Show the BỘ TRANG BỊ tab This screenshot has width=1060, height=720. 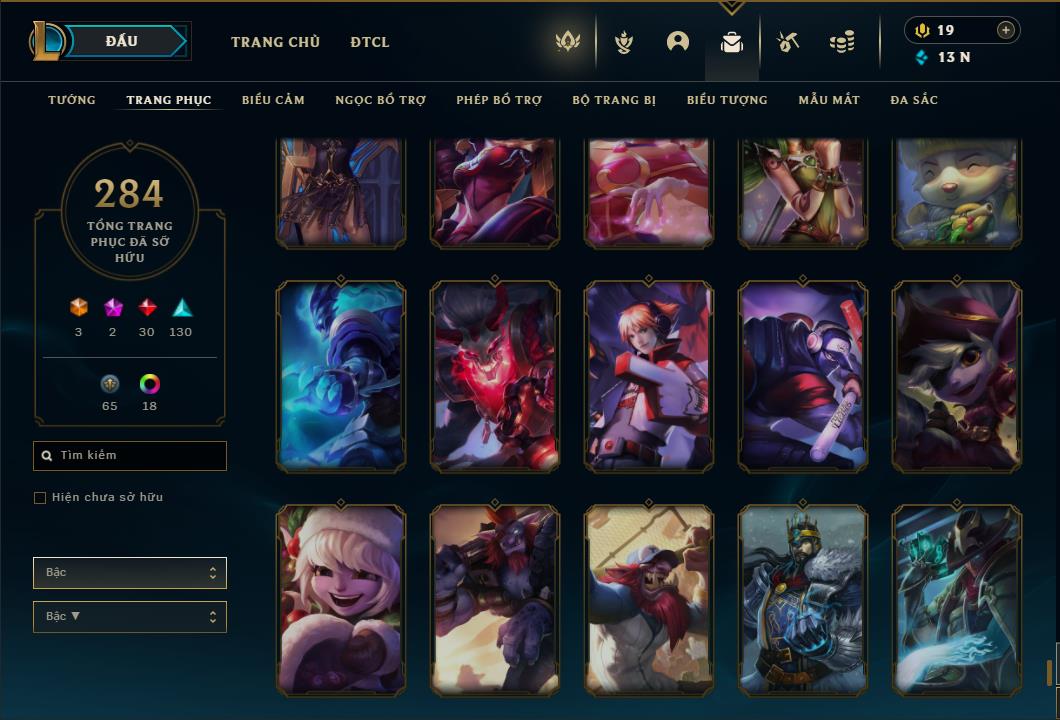click(614, 100)
